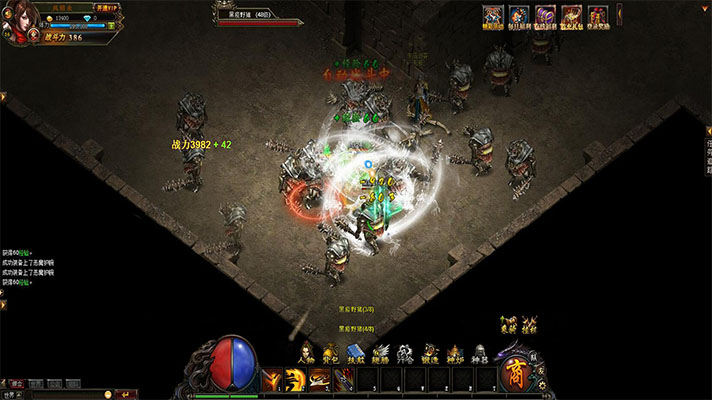
Task: Open the golden scorpion event icon
Action: (571, 17)
